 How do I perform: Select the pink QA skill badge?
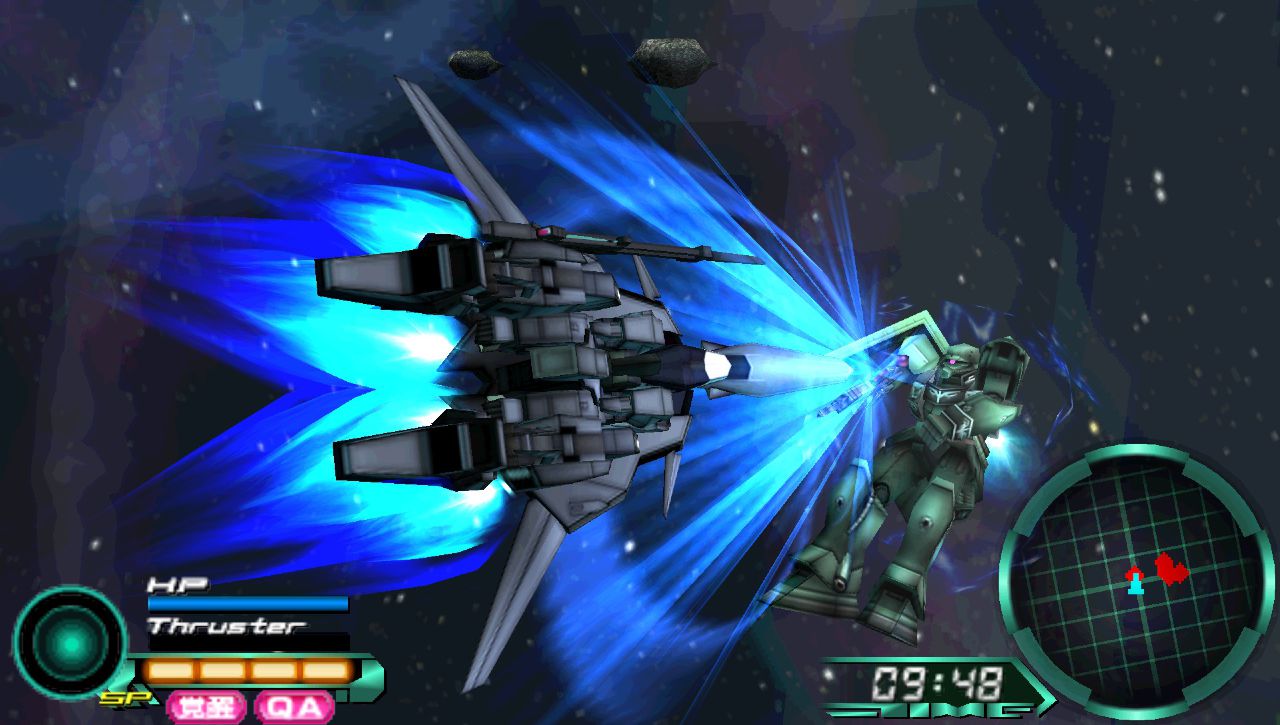294,707
